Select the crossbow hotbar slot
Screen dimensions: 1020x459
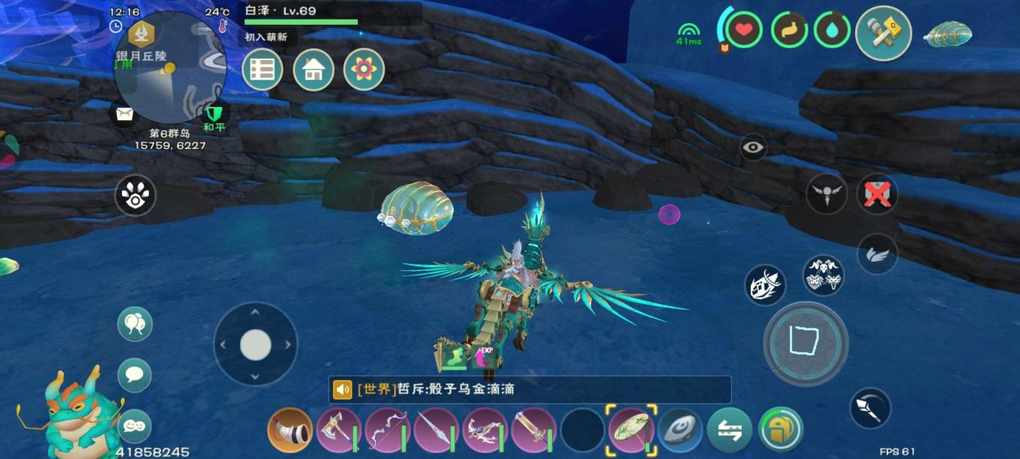click(x=485, y=430)
